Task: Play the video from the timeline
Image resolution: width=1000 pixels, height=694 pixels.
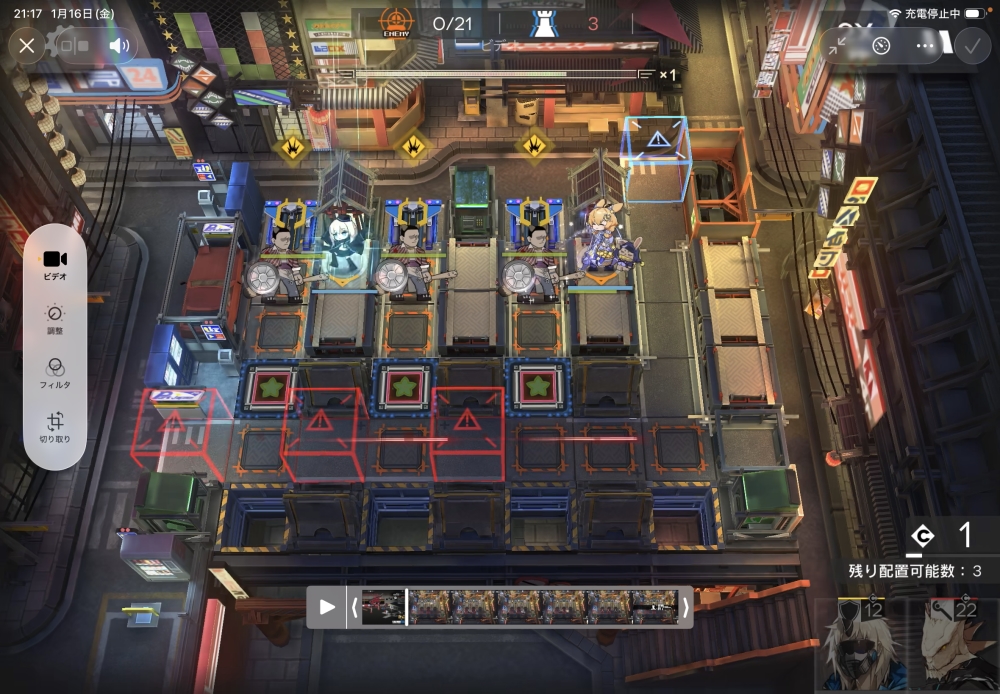Action: pos(327,606)
